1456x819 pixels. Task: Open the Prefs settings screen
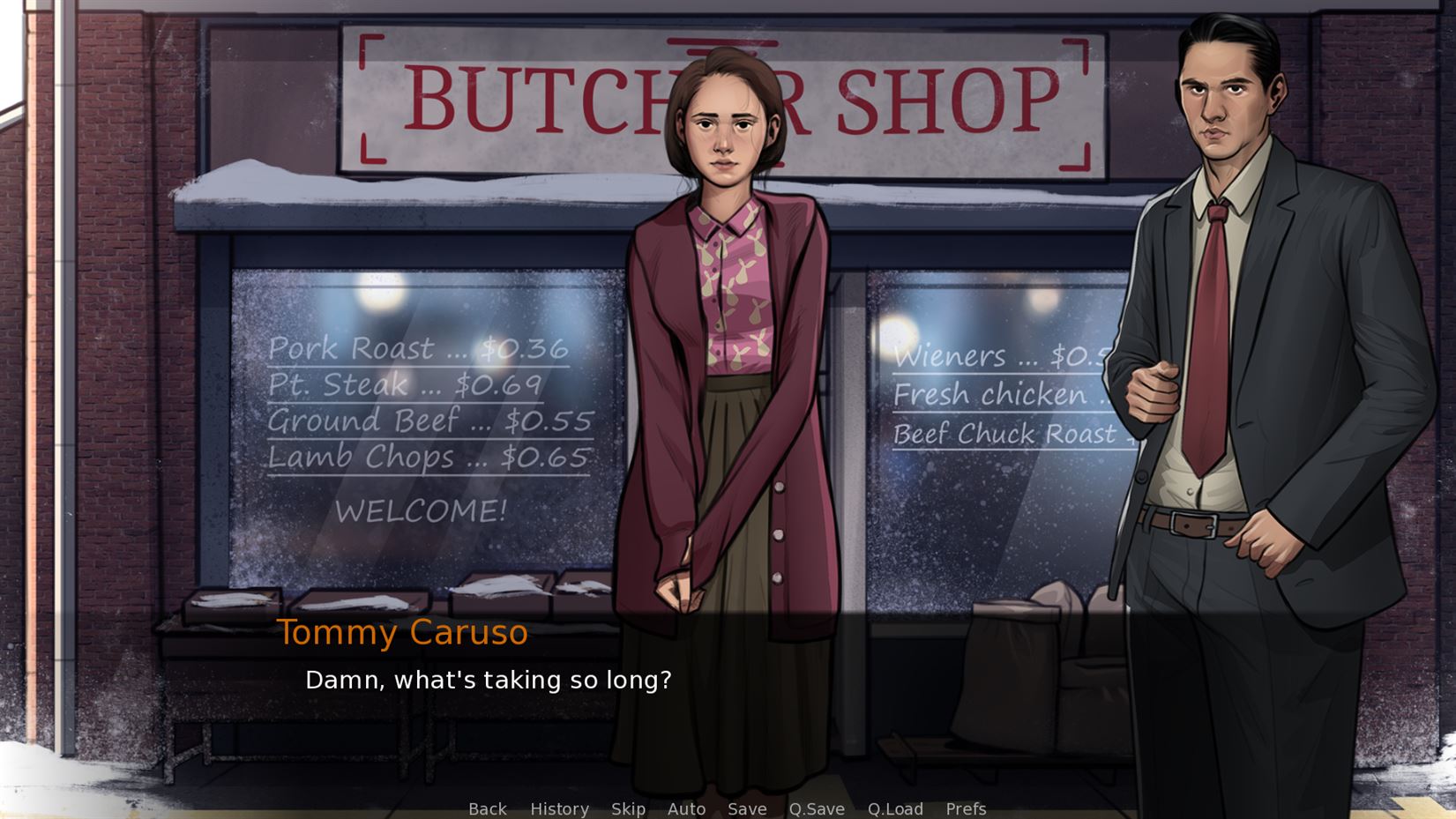pos(966,808)
